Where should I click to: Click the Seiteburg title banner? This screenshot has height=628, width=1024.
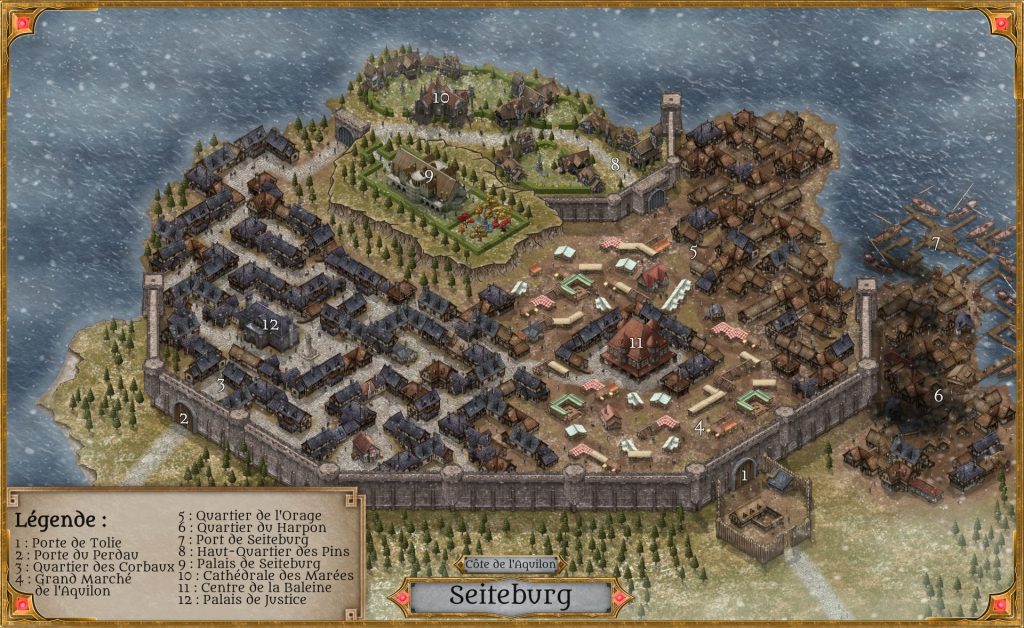pyautogui.click(x=511, y=596)
